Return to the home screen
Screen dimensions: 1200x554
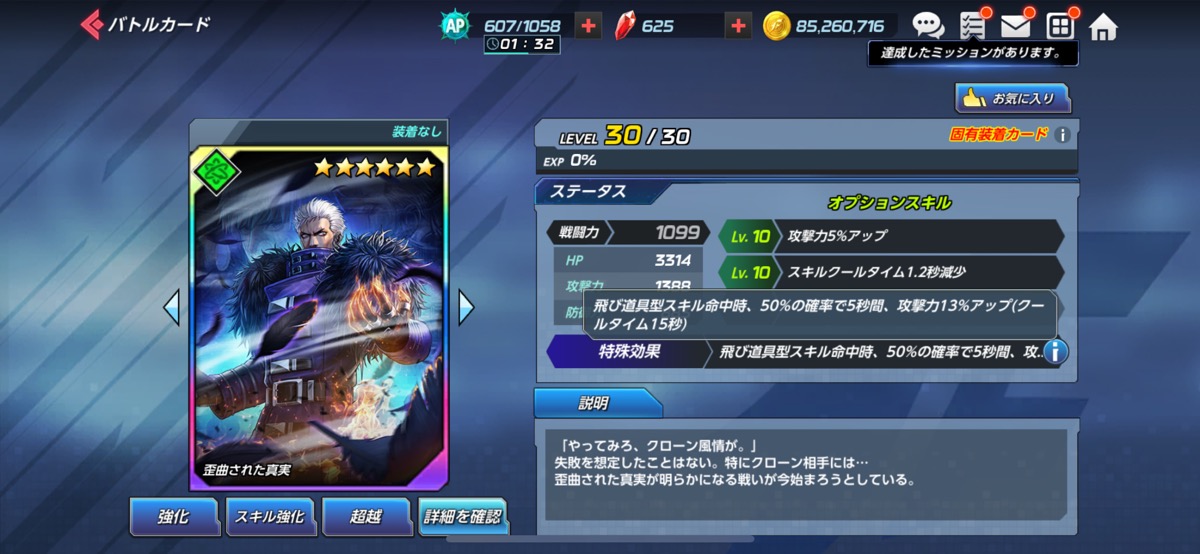pos(1103,27)
